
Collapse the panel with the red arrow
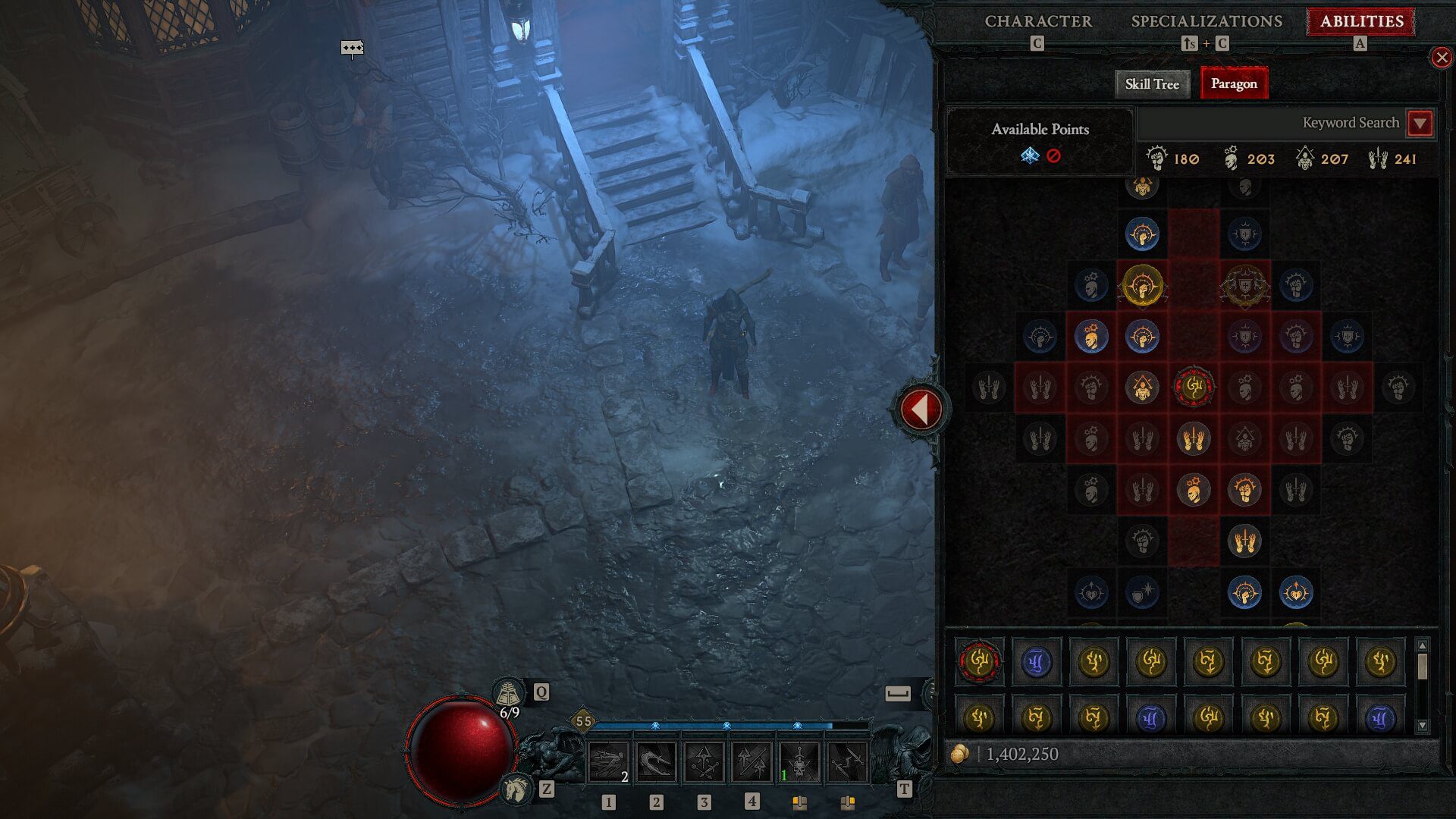click(920, 409)
